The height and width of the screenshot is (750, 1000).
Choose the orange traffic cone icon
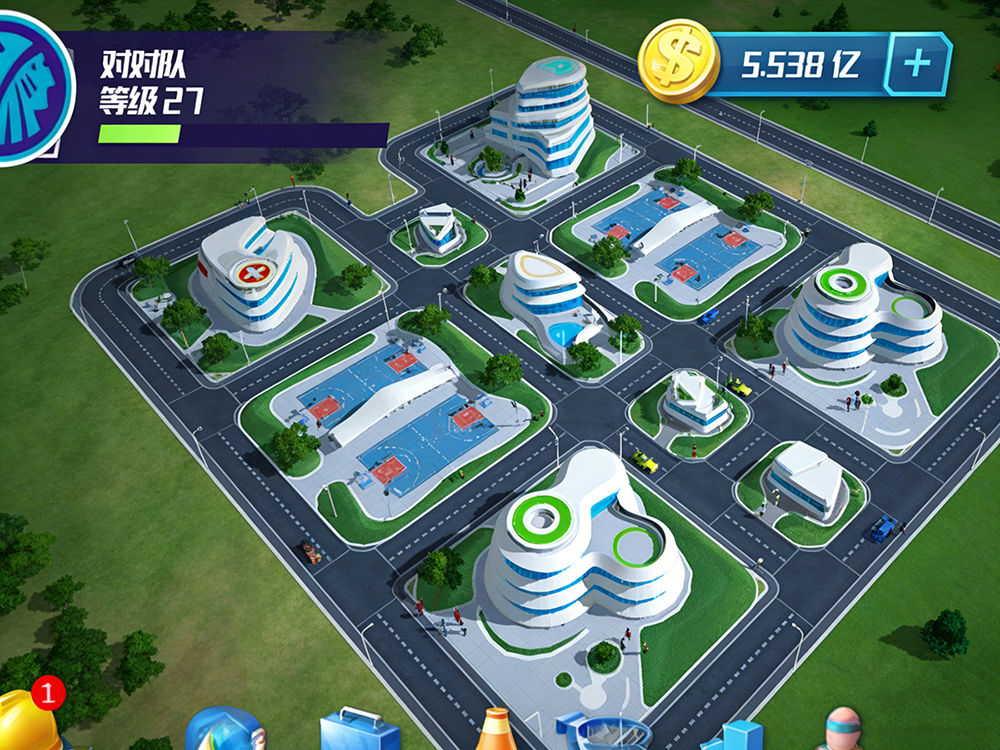coord(496,731)
